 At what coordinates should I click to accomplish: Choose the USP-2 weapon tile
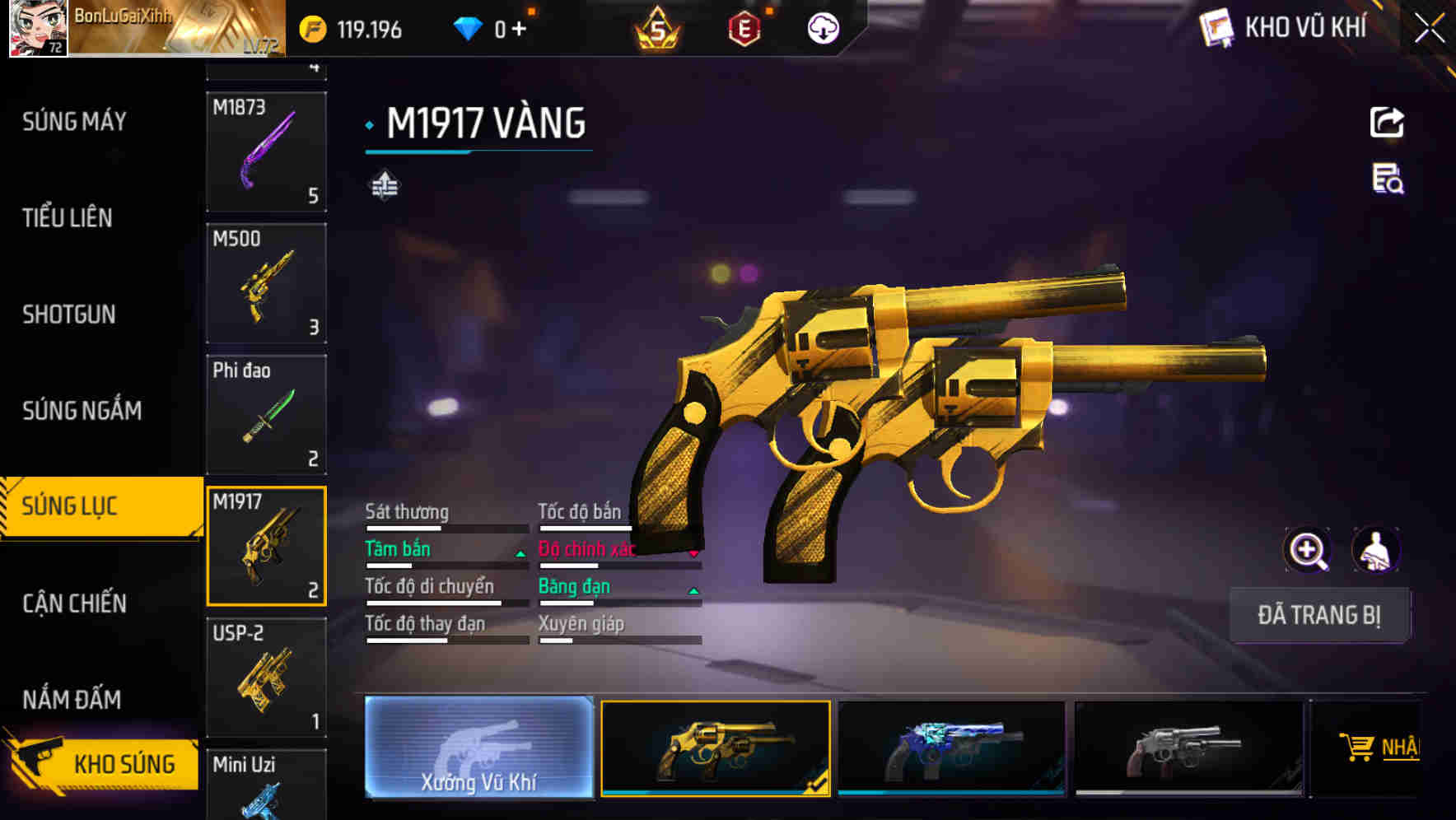click(x=266, y=677)
